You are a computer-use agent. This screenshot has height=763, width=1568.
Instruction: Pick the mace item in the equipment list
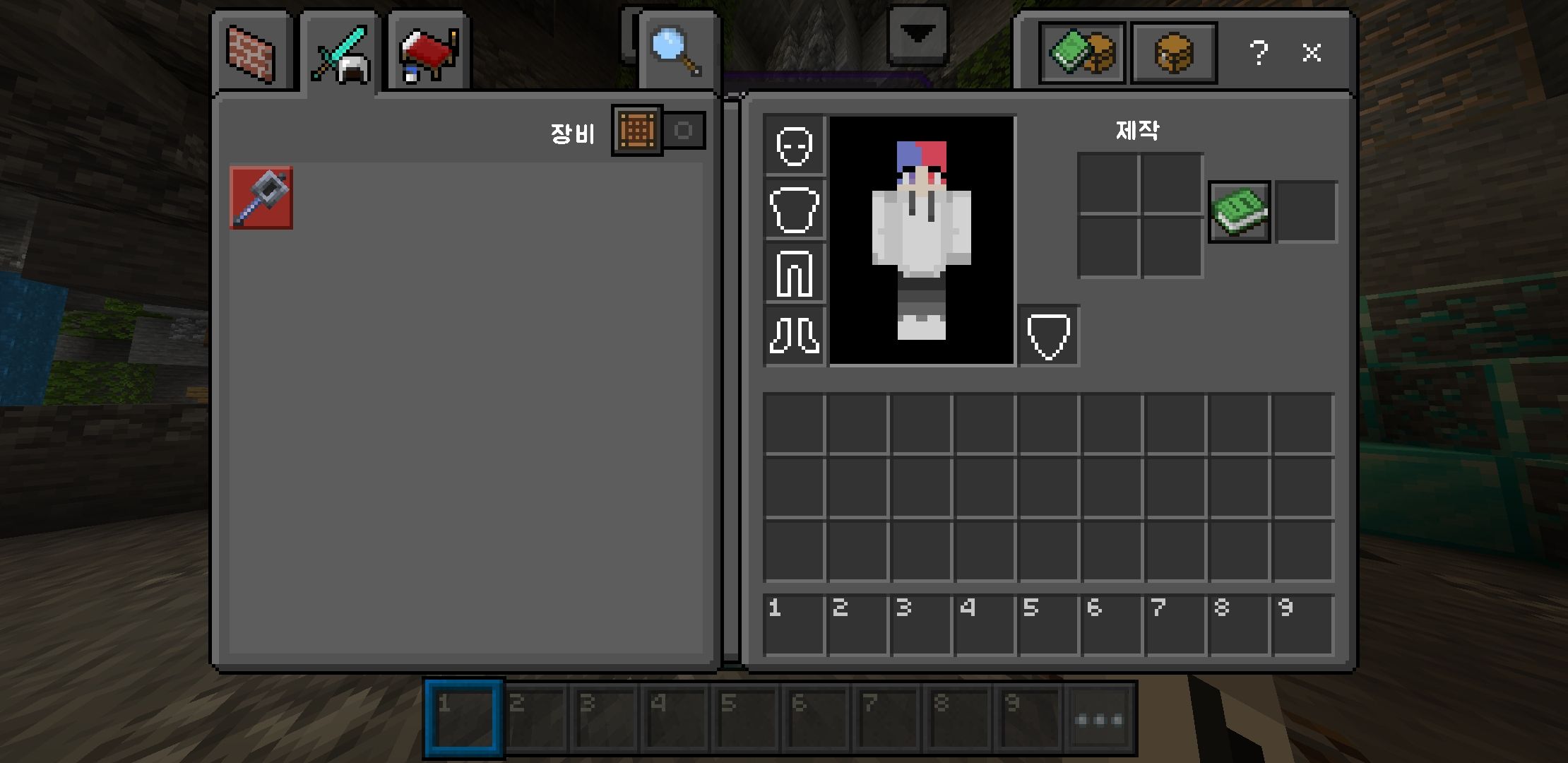[261, 198]
